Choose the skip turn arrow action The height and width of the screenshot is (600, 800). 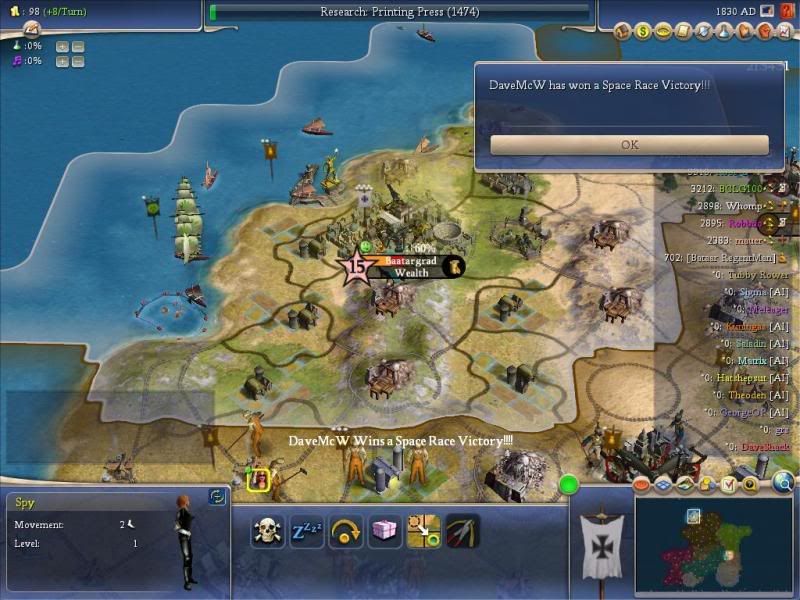344,531
